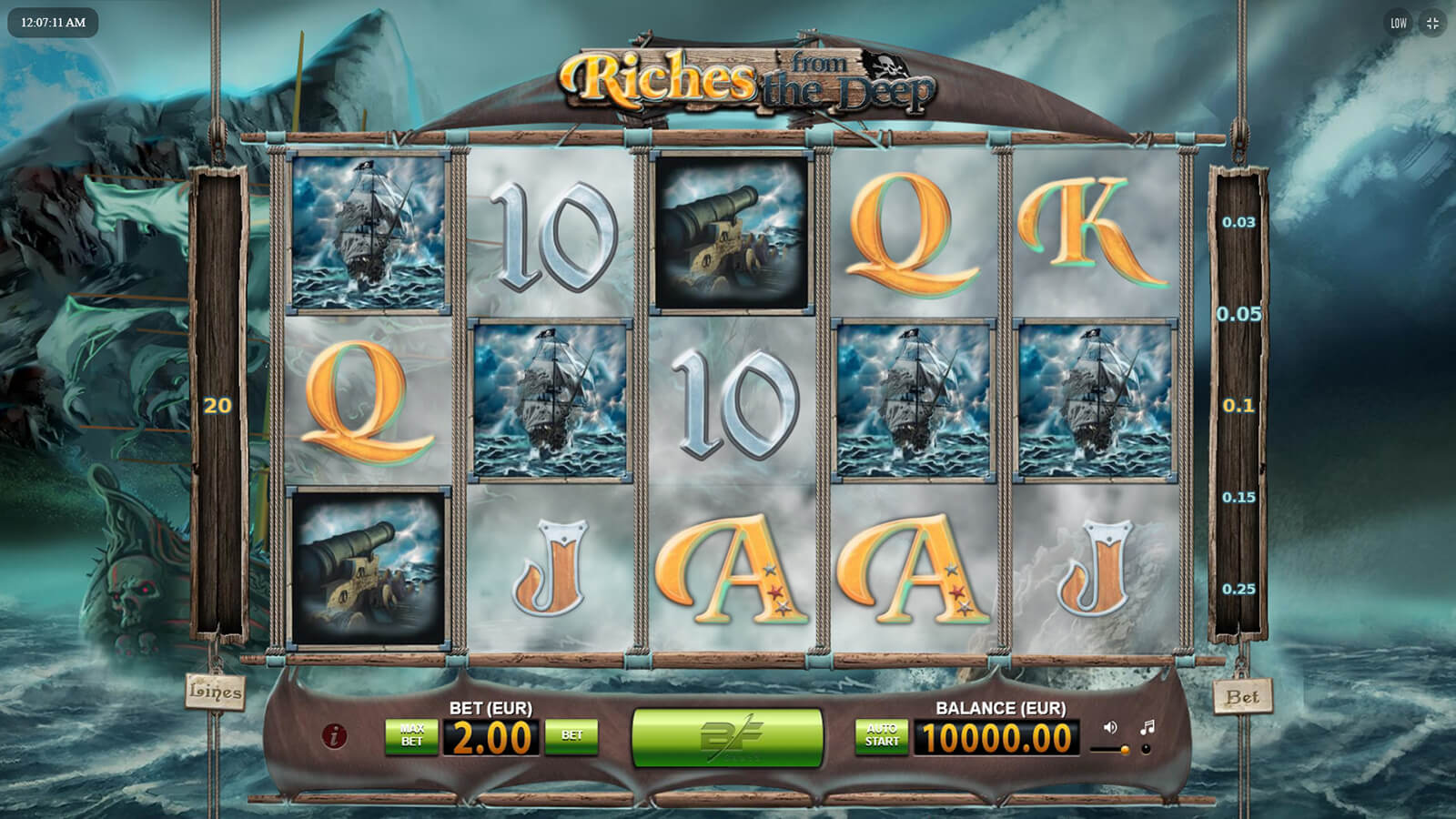Spin the reels with the green button
Image resolution: width=1456 pixels, height=819 pixels.
pyautogui.click(x=727, y=735)
